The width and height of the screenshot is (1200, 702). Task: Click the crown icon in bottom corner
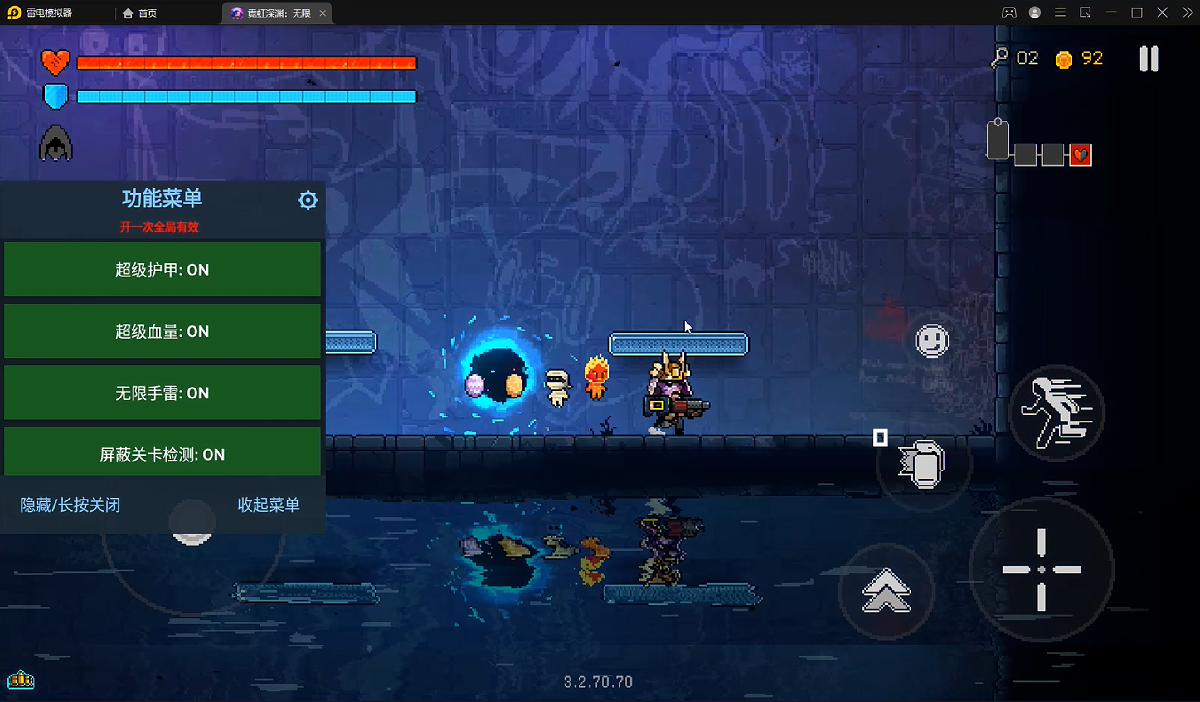pos(21,681)
